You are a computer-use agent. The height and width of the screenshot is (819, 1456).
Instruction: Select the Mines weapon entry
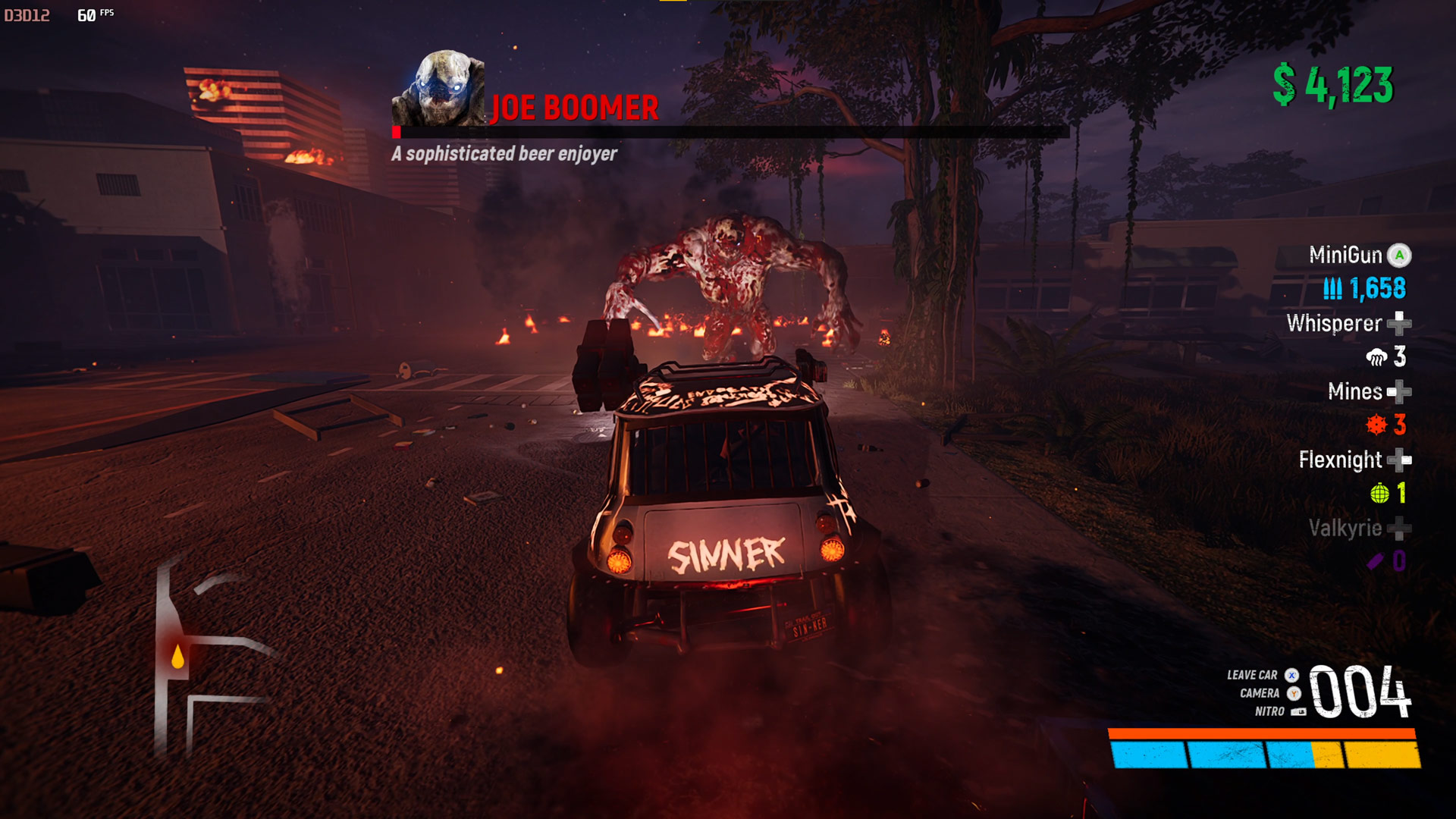click(x=1355, y=392)
